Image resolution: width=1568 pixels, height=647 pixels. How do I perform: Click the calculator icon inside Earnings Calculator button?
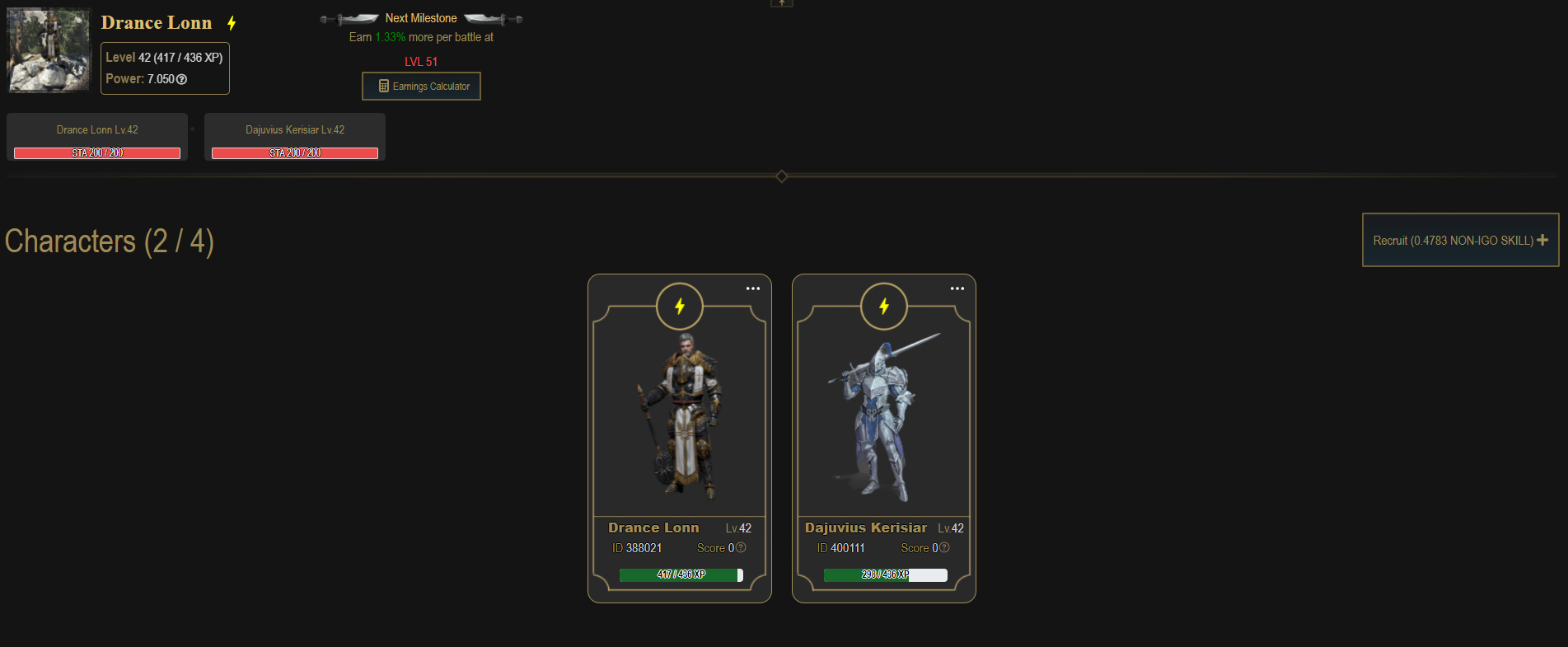382,86
